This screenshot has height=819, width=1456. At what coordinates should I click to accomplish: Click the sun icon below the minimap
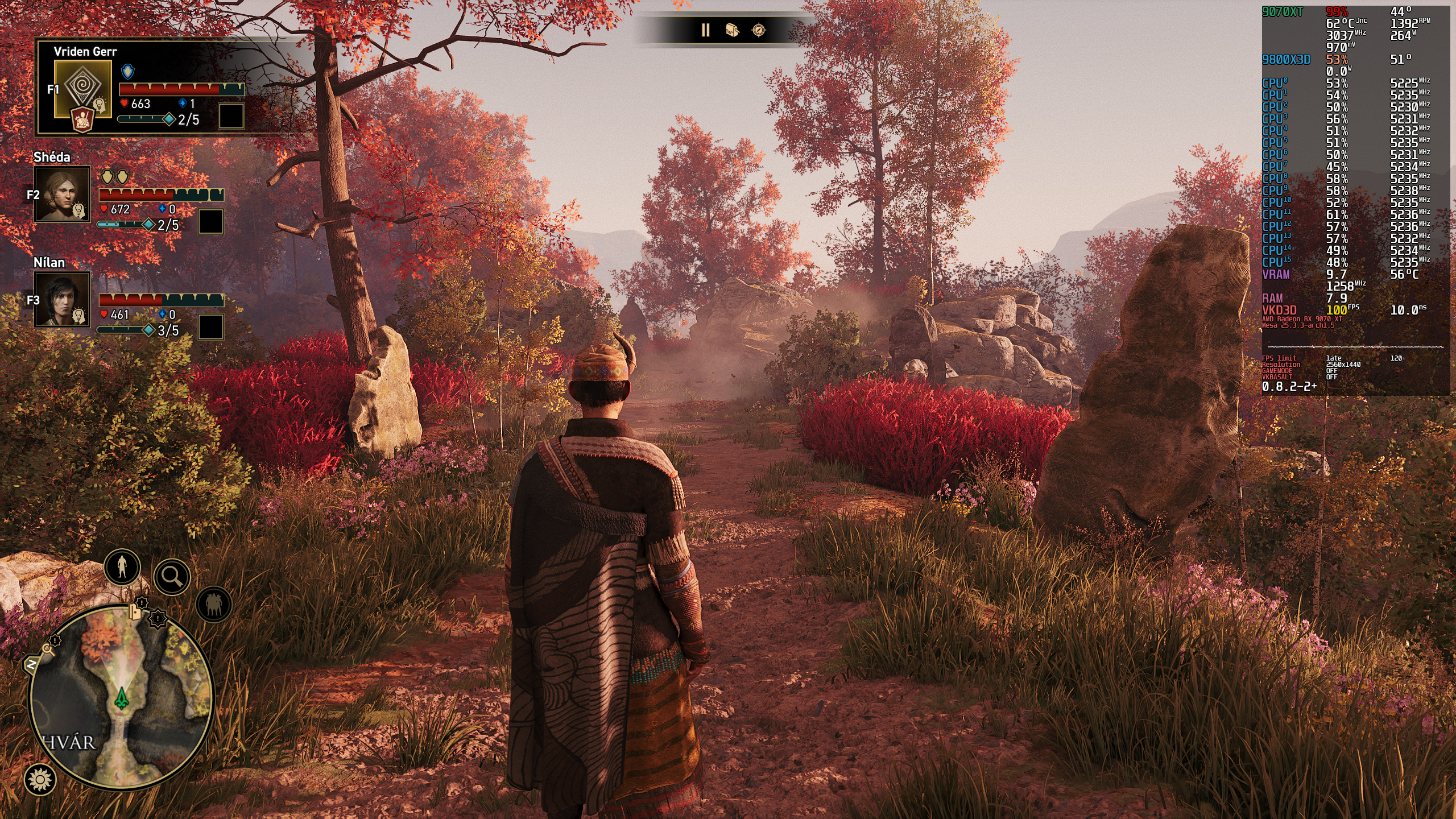coord(40,779)
